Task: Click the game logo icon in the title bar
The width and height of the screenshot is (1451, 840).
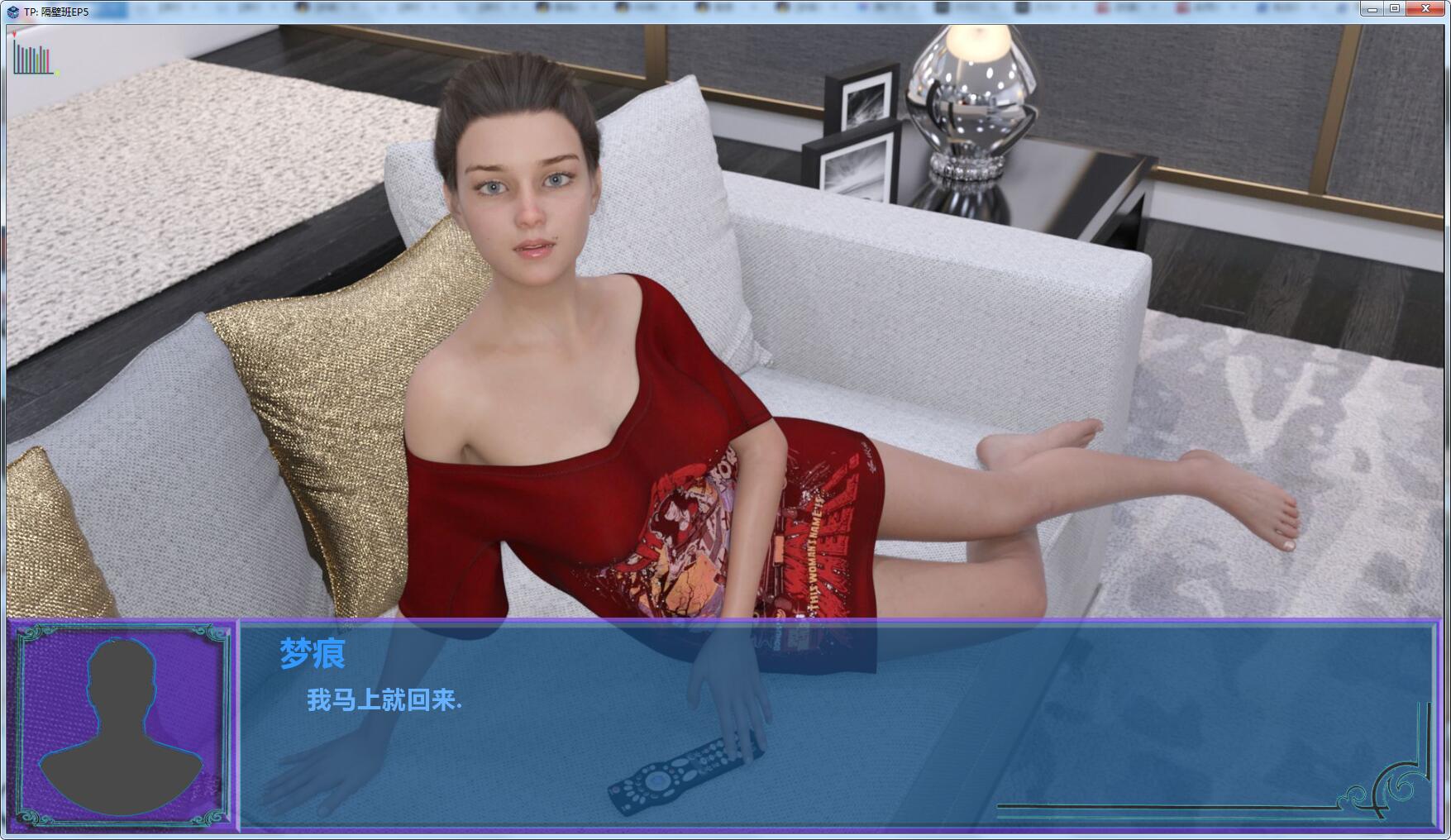Action: [x=12, y=11]
